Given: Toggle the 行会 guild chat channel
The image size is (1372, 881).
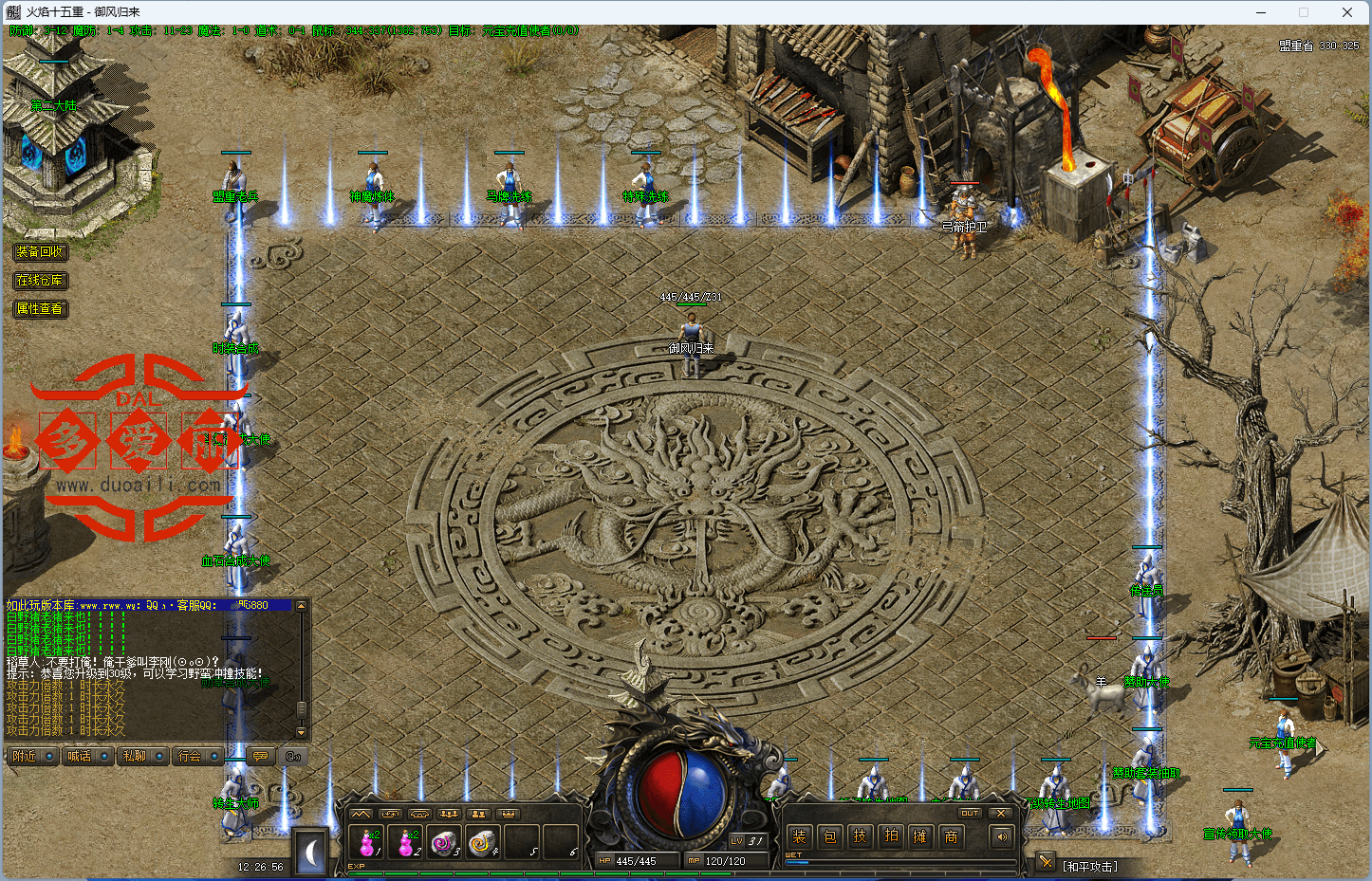Looking at the screenshot, I should point(190,756).
